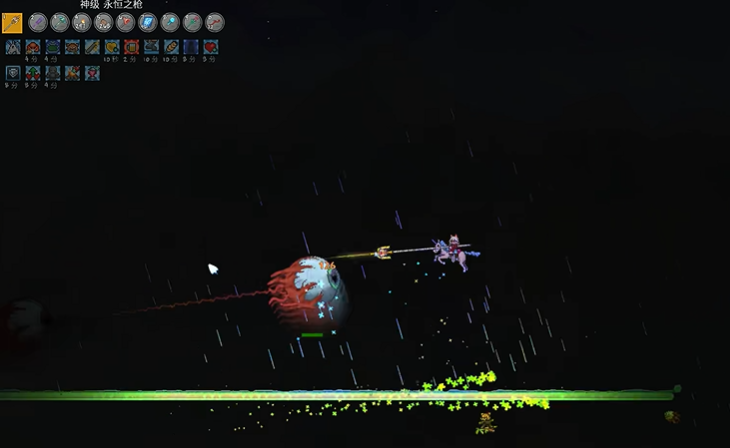Pick the blue staff hotbar slot
Image resolution: width=730 pixels, height=448 pixels.
pos(170,22)
